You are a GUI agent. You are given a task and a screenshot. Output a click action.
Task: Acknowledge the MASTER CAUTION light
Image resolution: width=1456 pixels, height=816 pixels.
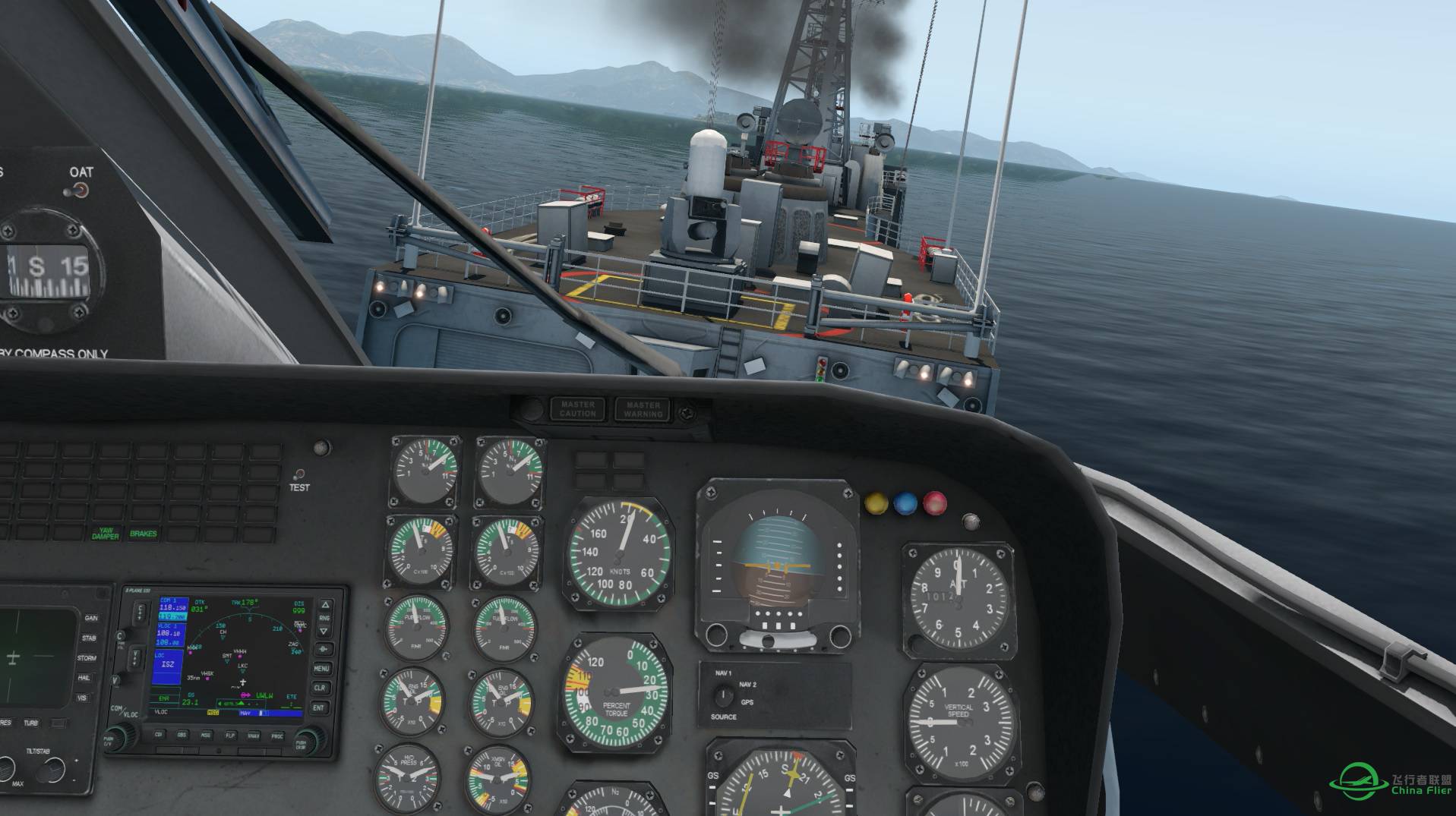coord(578,409)
